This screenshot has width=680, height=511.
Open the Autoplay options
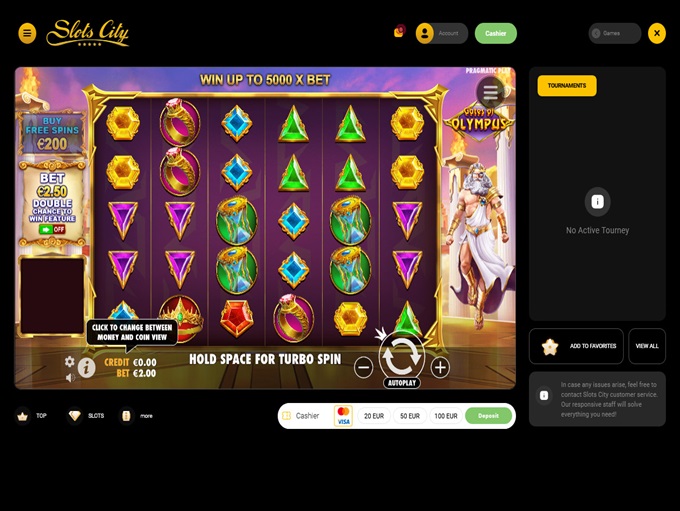point(402,383)
